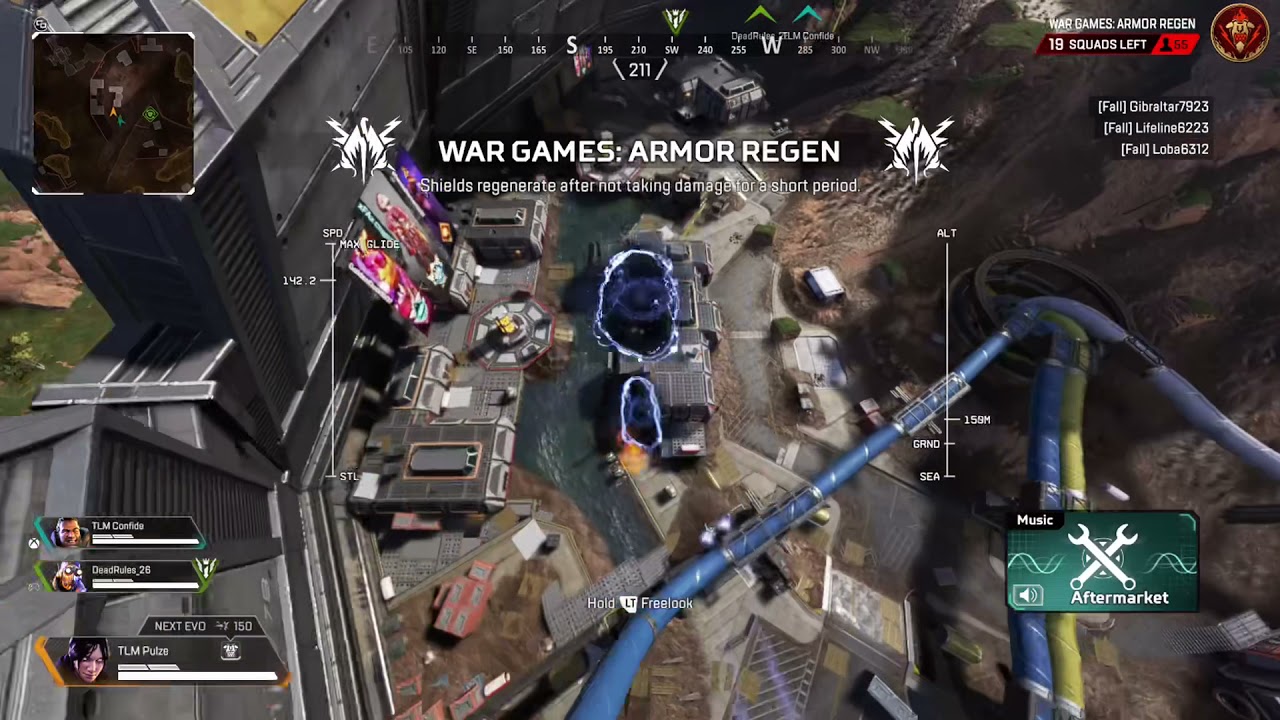Viewport: 1280px width, 720px height.
Task: Select teammate TLM Confide's squad banner
Action: click(x=120, y=532)
